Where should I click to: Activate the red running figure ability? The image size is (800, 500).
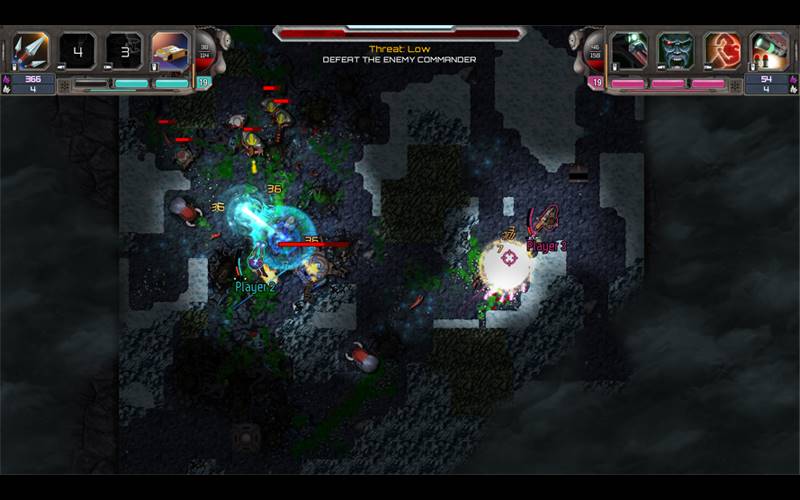722,50
